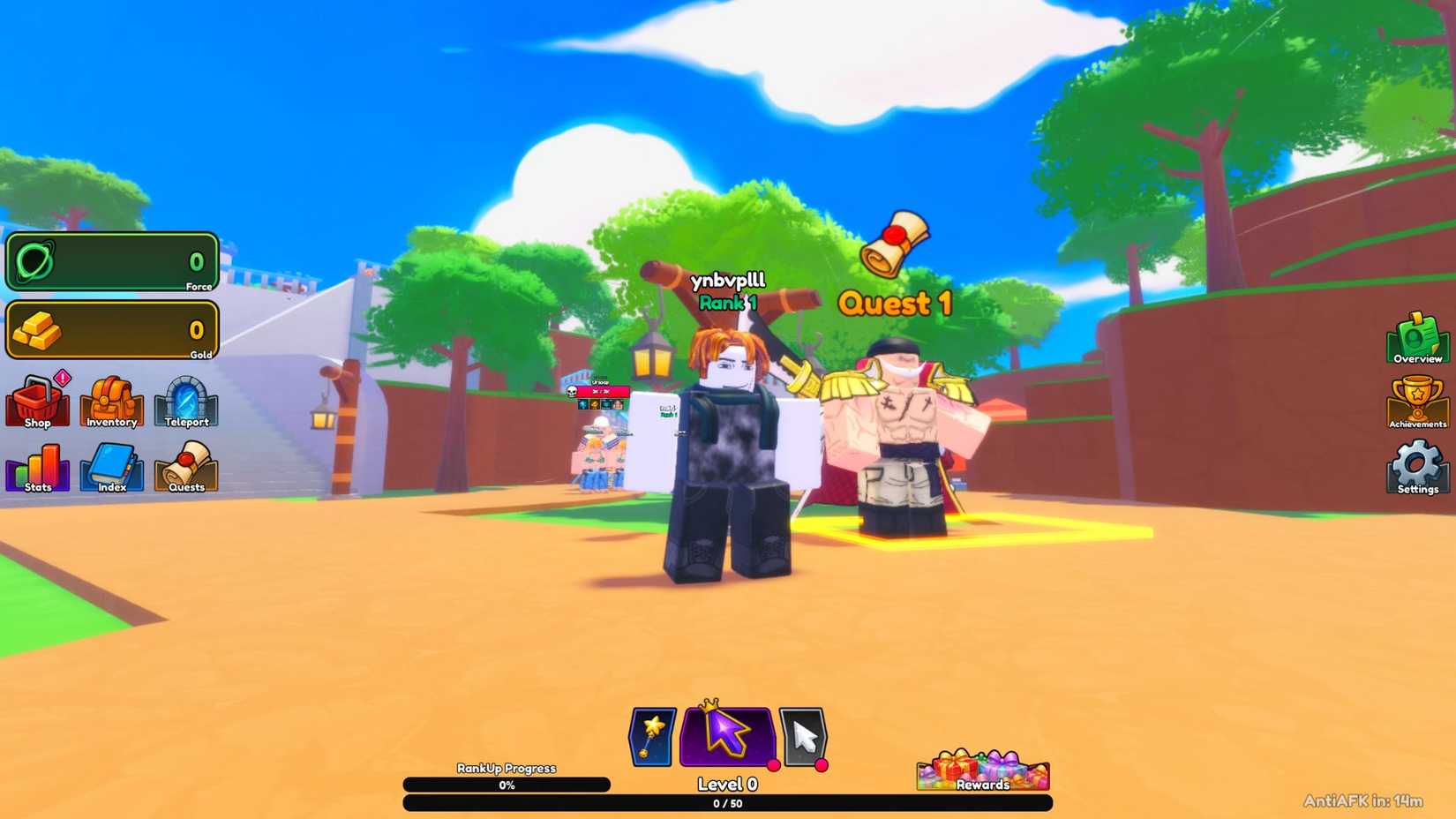This screenshot has height=819, width=1456.
Task: Click the Quest 1 scroll marker
Action: [x=894, y=241]
